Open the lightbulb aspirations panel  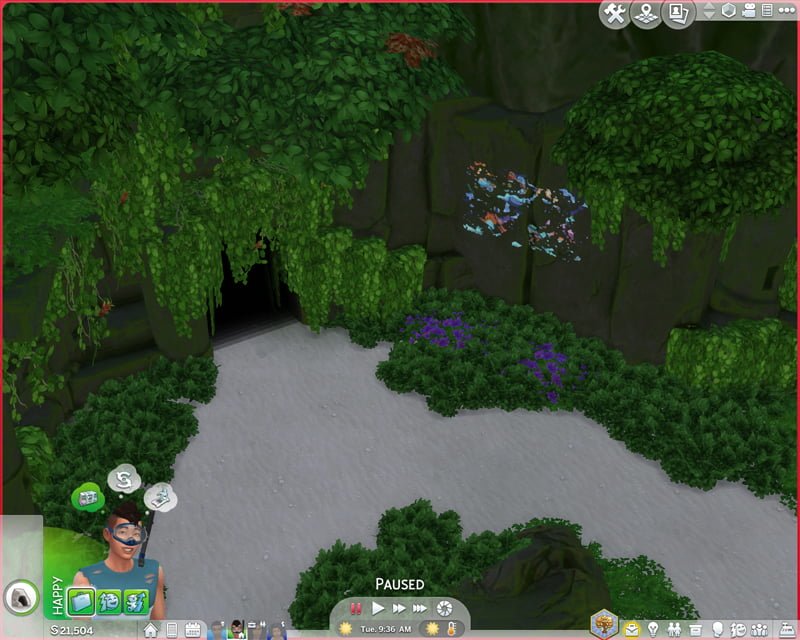pos(653,630)
